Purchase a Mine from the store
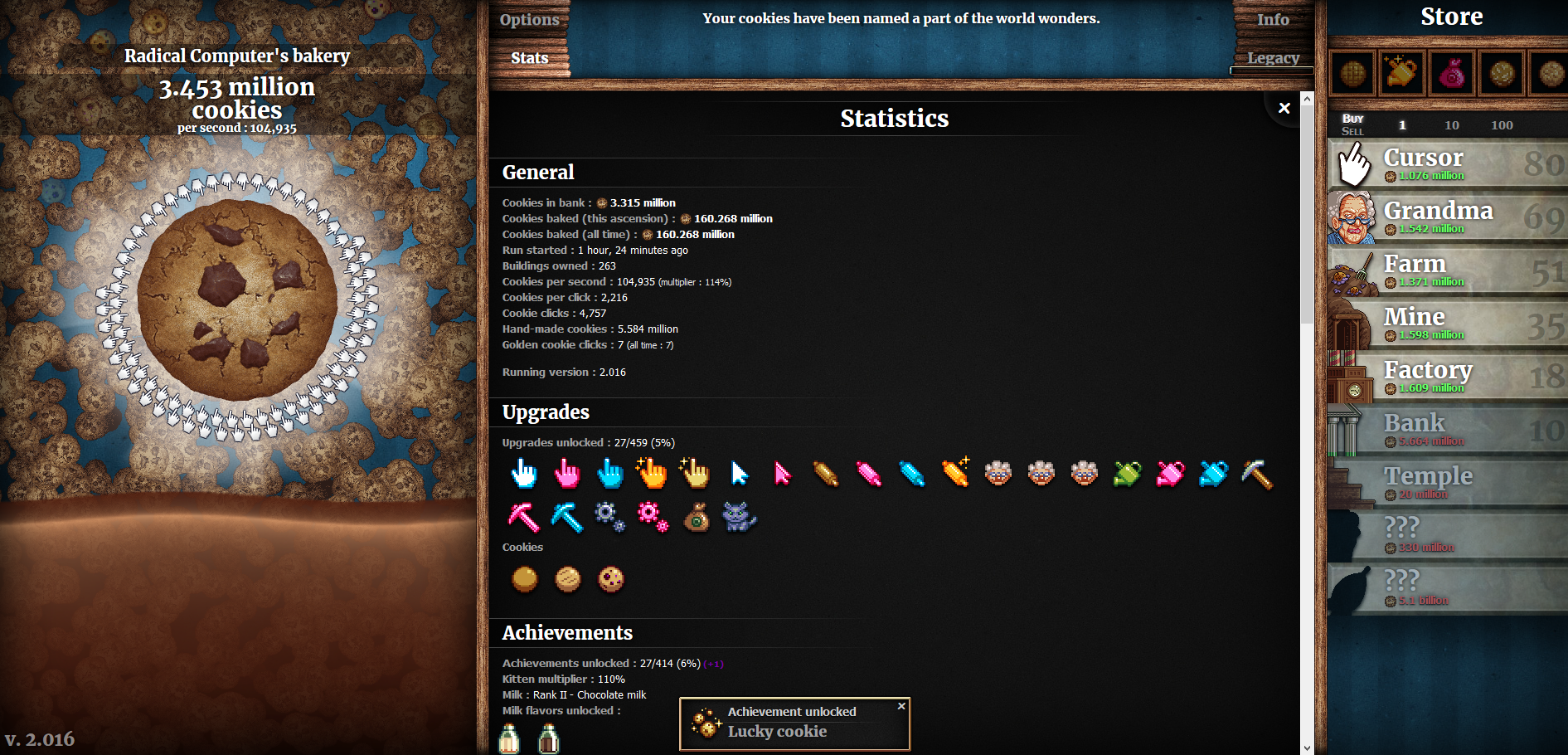 (1447, 323)
